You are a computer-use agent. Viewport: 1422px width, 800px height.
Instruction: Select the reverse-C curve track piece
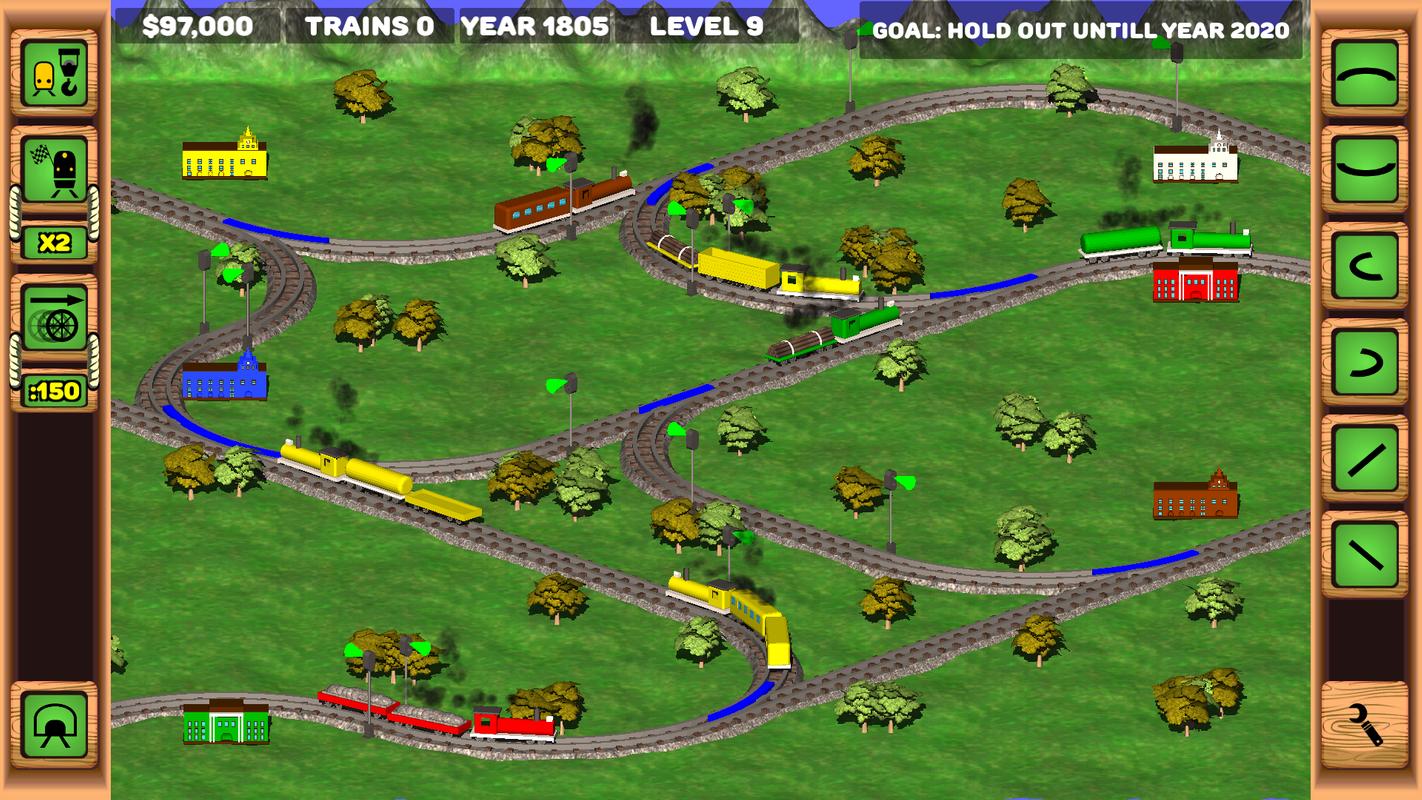click(1365, 362)
